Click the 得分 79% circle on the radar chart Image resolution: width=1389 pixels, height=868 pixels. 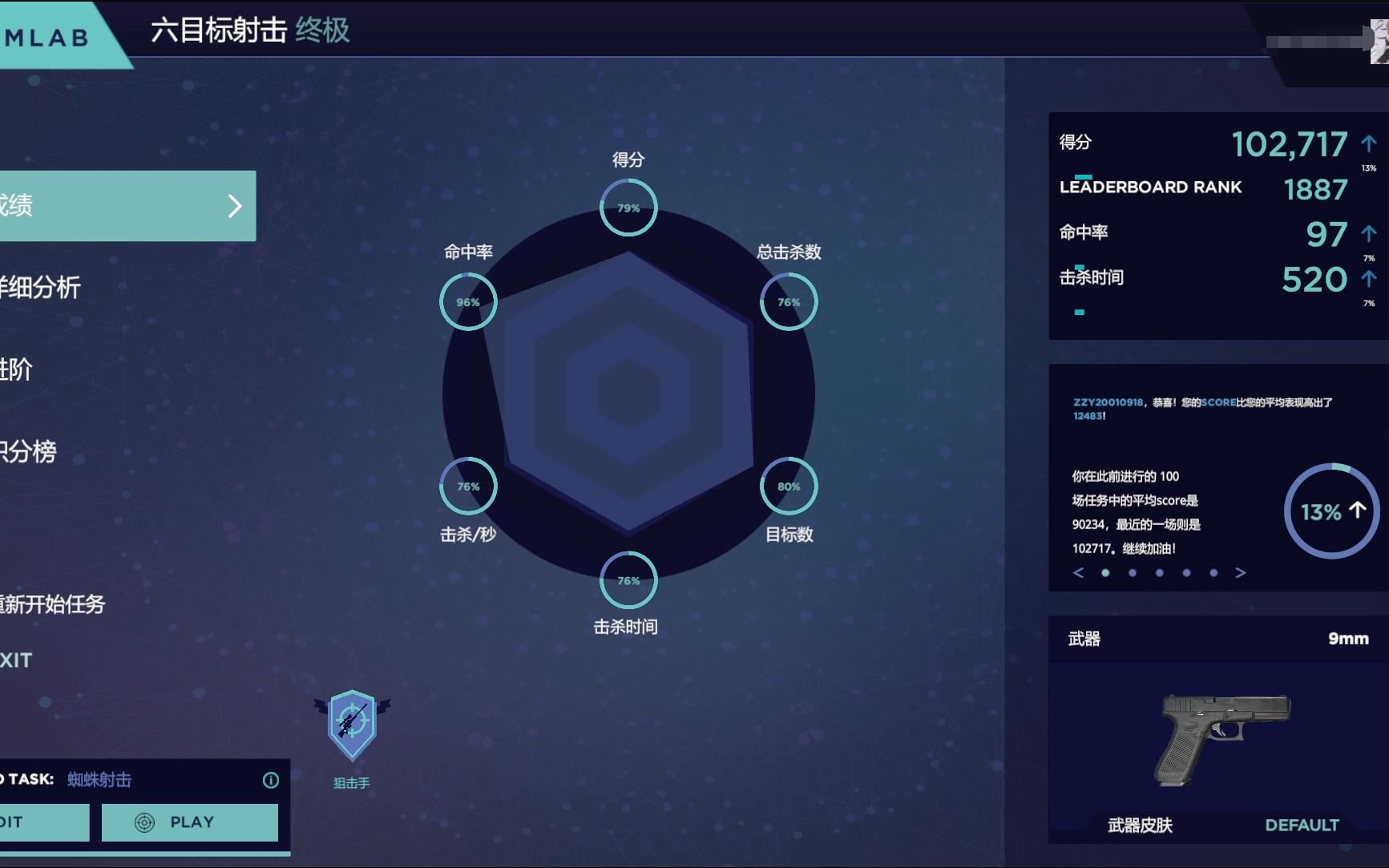(x=628, y=207)
